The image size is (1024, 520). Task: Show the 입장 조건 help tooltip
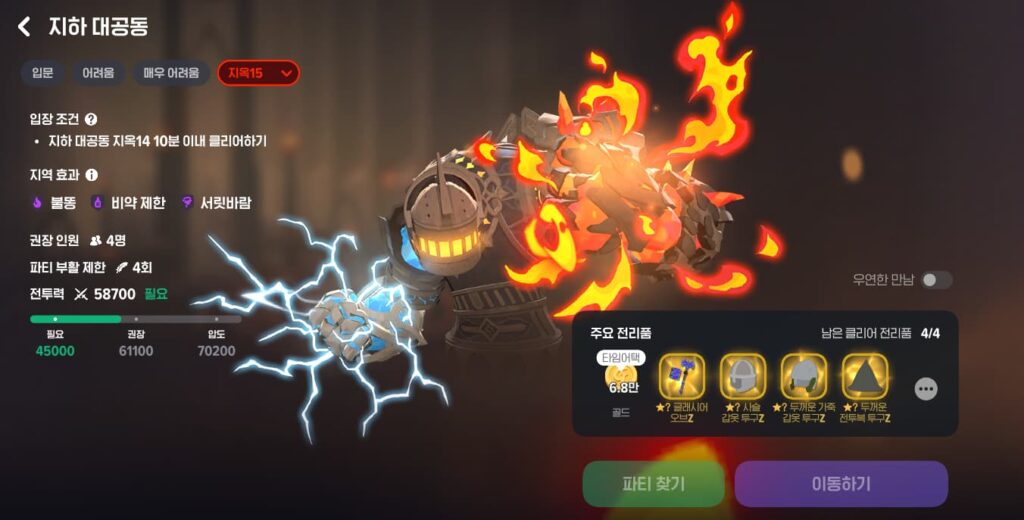click(x=91, y=119)
